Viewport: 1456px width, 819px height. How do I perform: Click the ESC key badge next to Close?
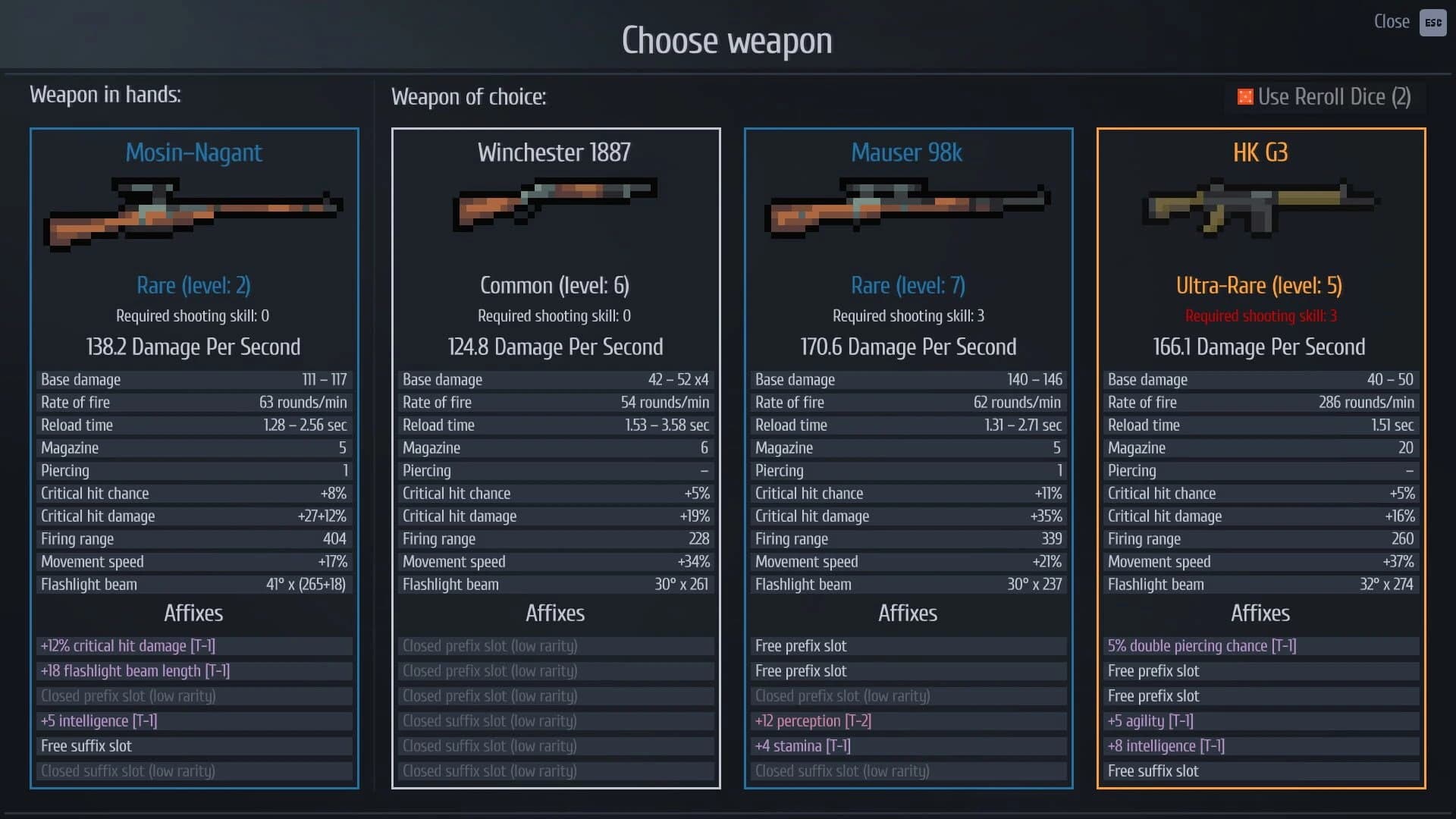(1432, 23)
